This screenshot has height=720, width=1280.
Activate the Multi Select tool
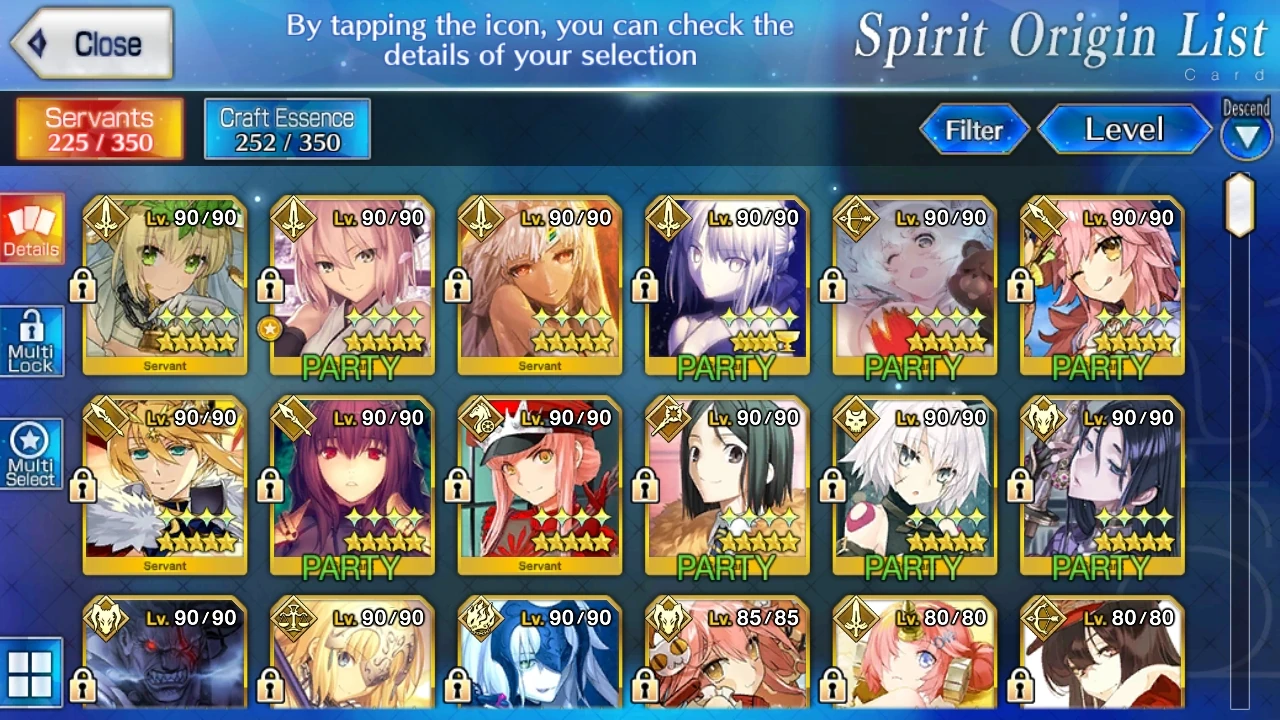coord(31,453)
